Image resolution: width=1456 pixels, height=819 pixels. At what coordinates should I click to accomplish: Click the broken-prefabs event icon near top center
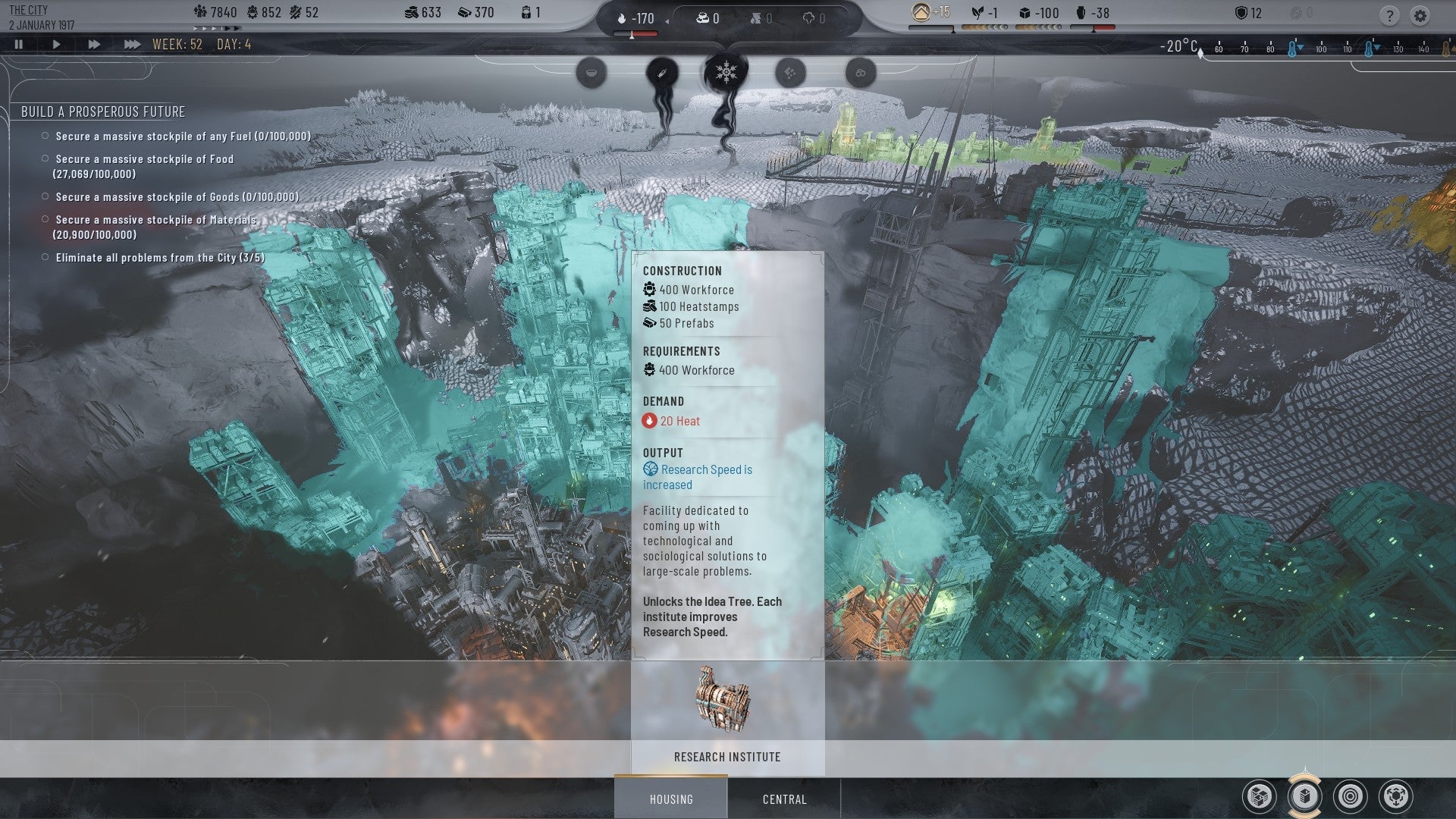click(791, 72)
